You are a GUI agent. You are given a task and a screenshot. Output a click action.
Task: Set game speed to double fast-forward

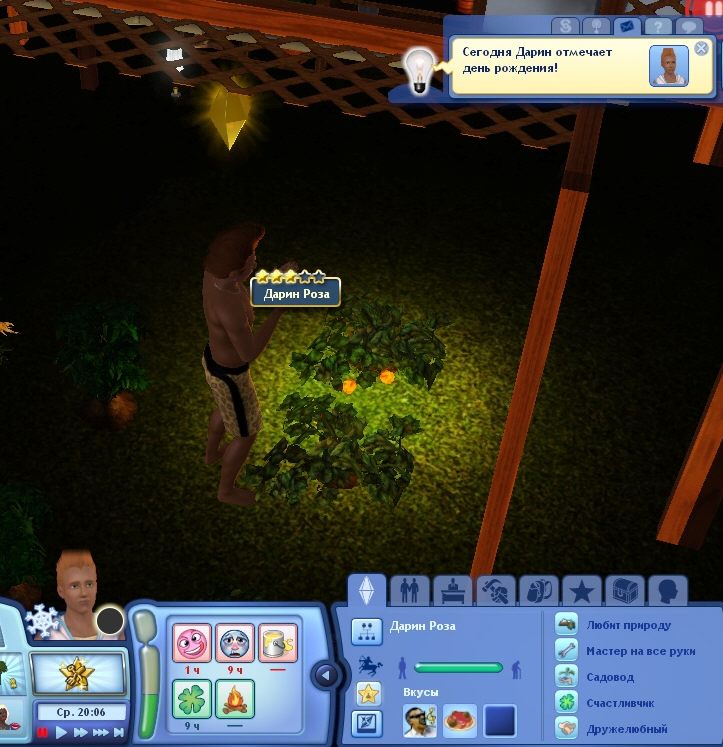(80, 733)
